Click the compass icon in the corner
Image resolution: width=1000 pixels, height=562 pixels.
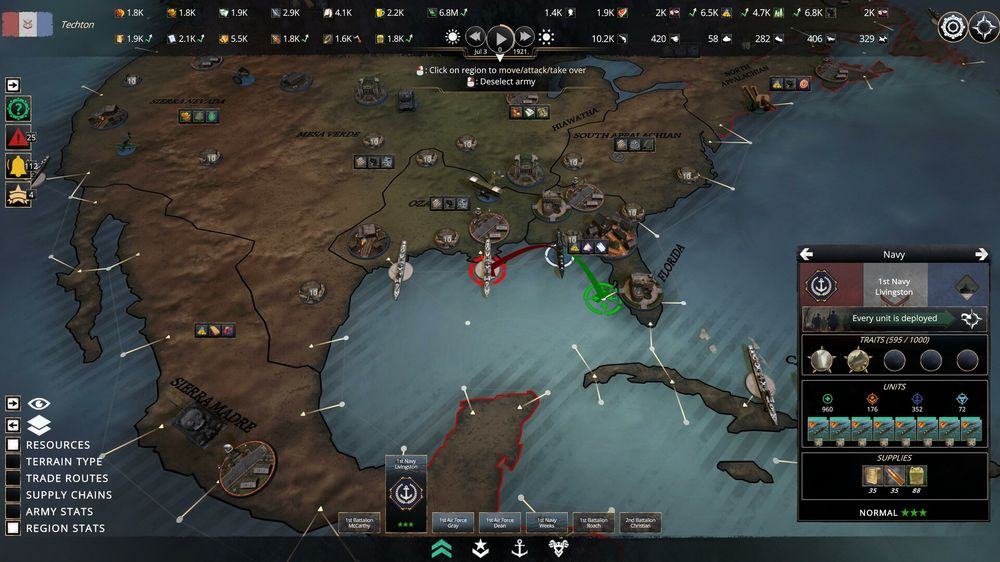[984, 27]
